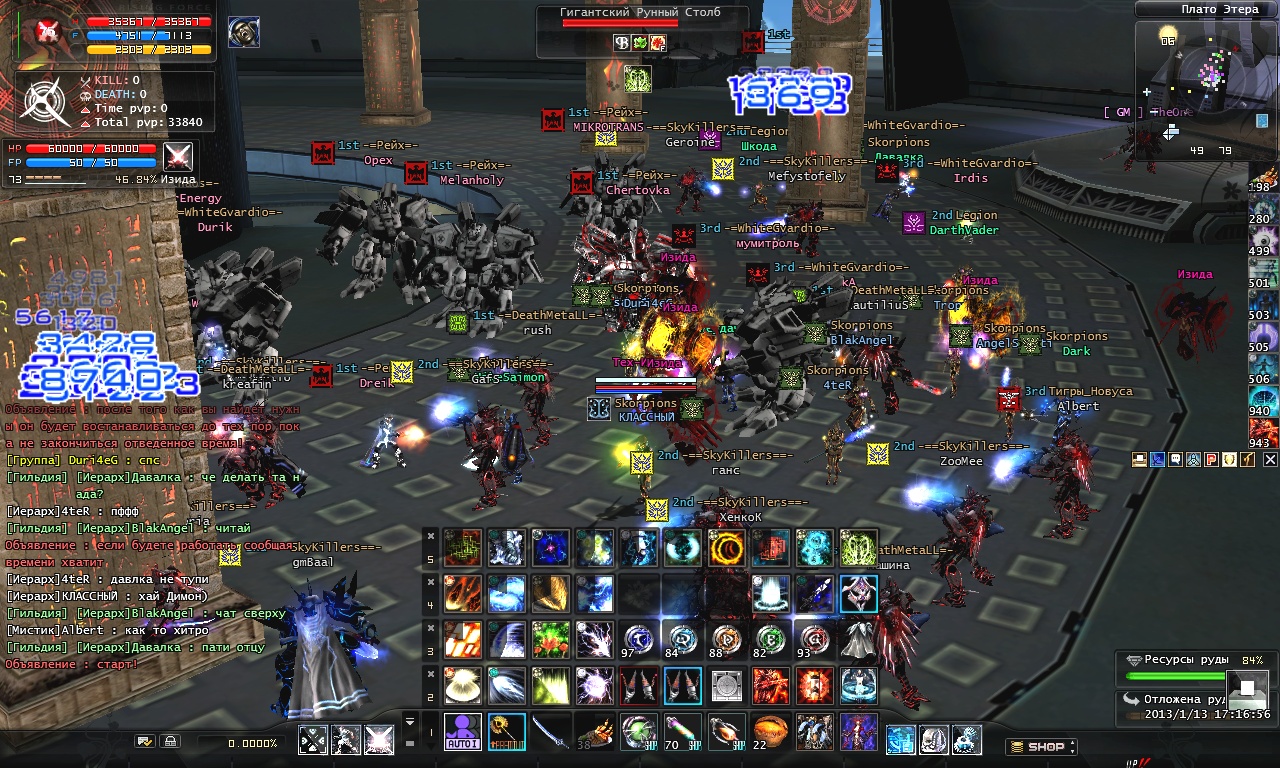Select the grey square target-plate item
Viewport: 1280px width, 768px height.
click(726, 686)
